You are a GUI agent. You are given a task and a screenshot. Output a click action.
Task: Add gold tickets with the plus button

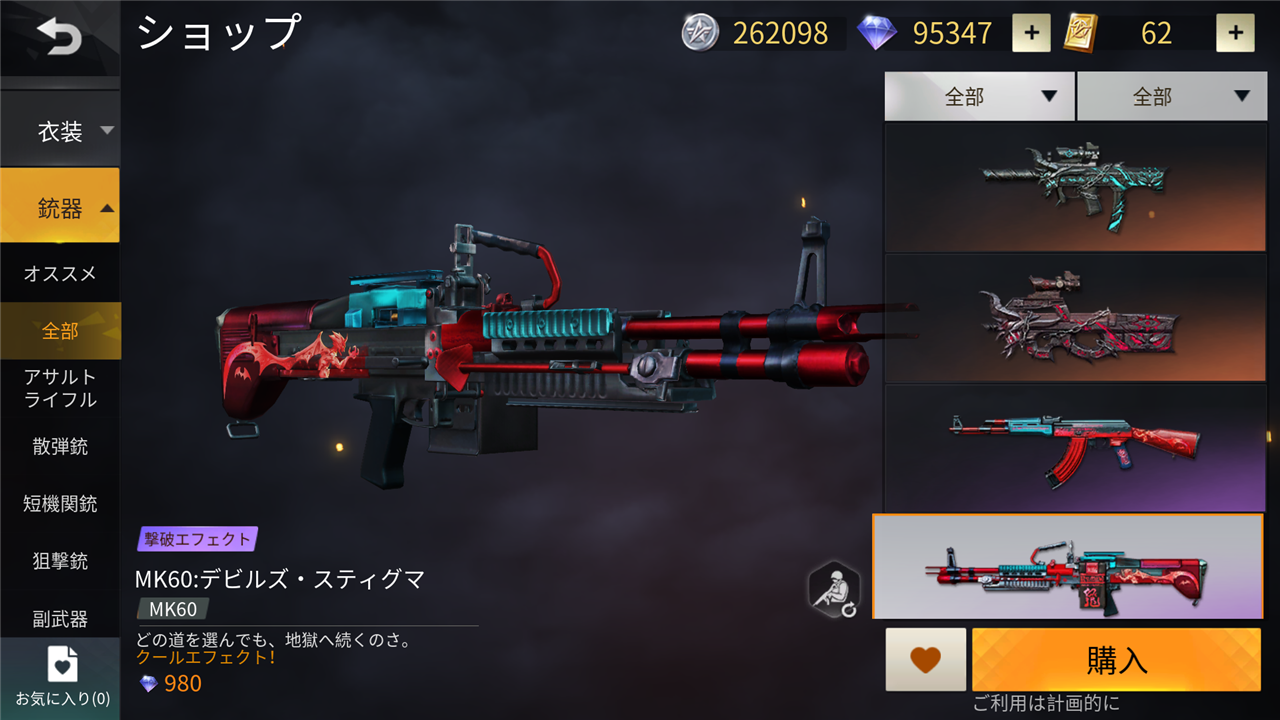click(1235, 34)
